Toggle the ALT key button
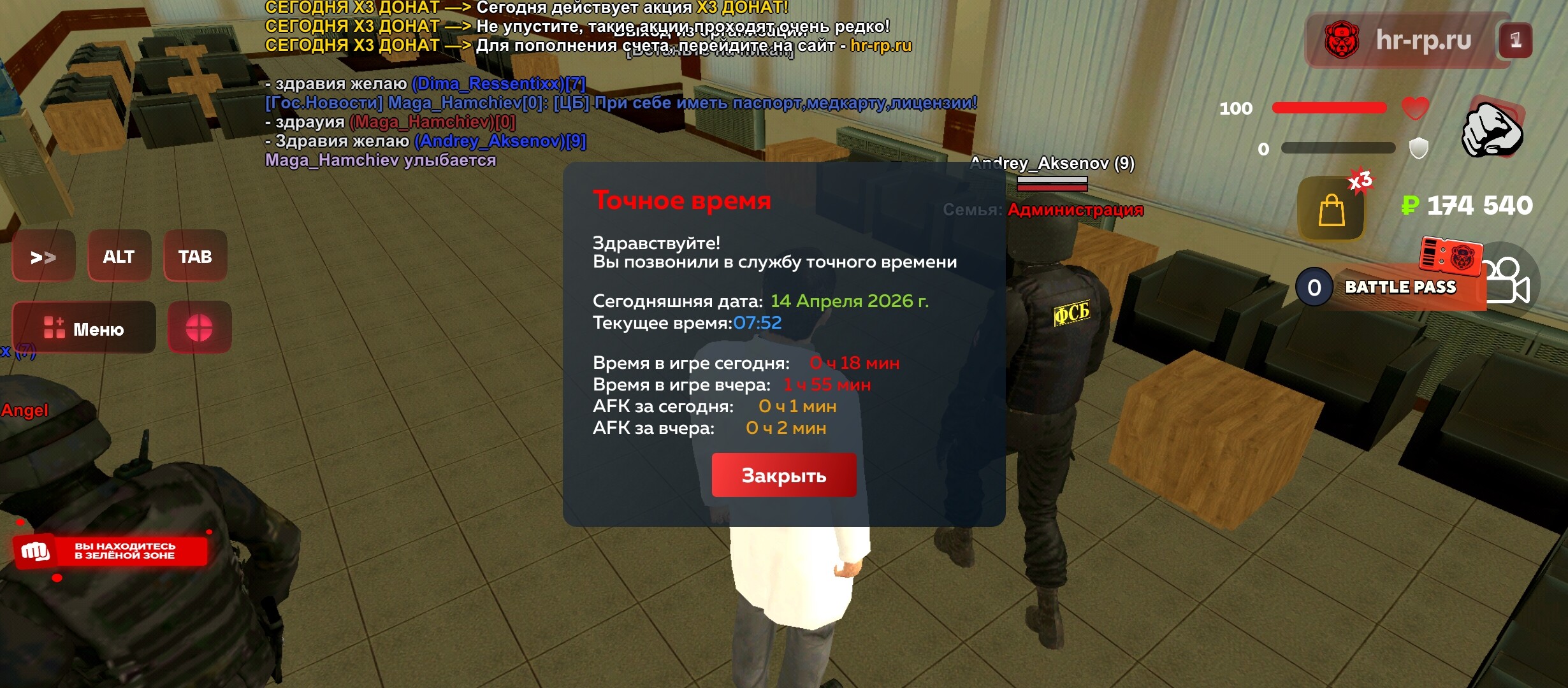Image resolution: width=1568 pixels, height=688 pixels. pyautogui.click(x=120, y=255)
